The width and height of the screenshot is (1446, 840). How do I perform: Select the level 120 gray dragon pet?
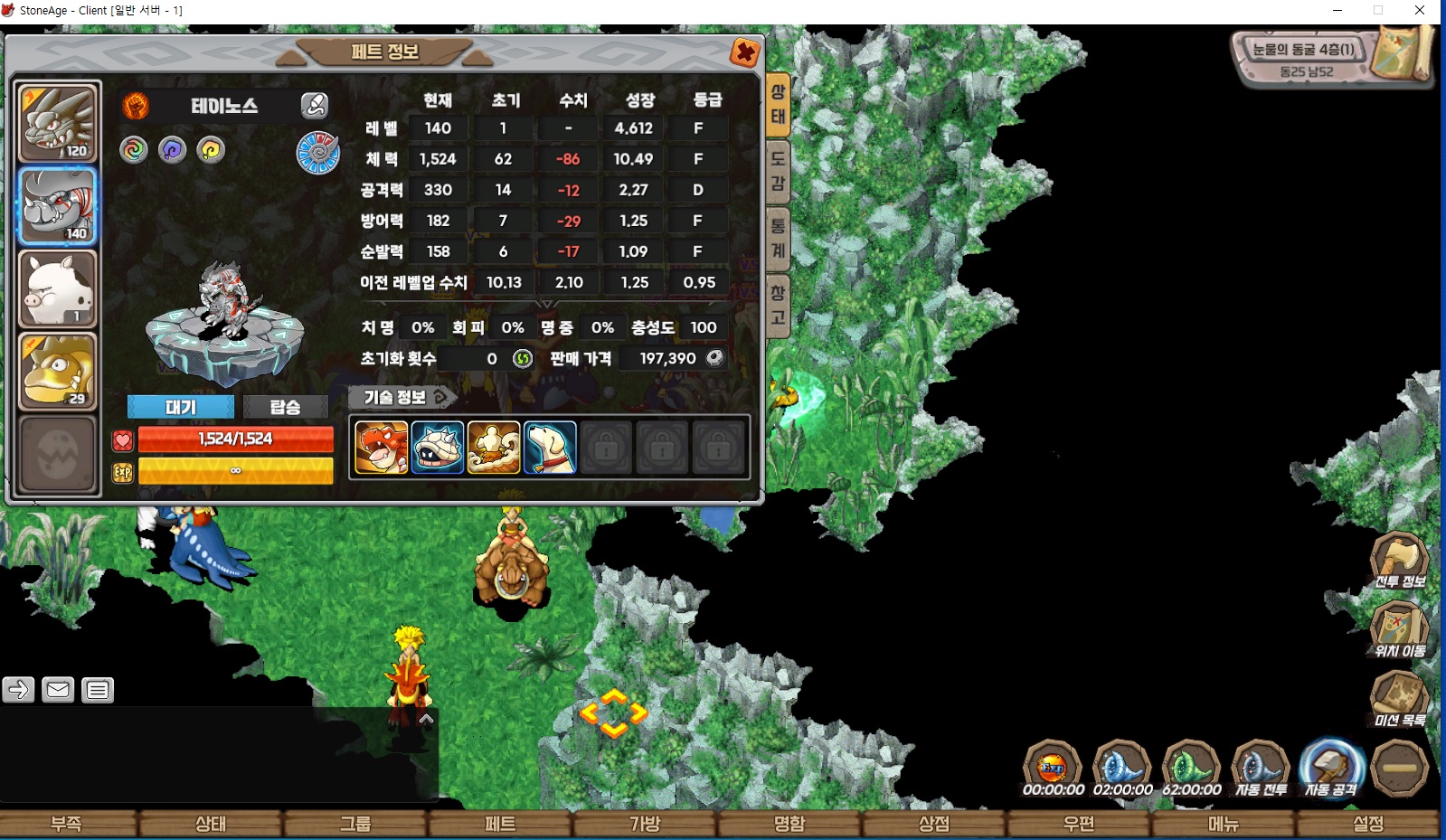click(58, 124)
